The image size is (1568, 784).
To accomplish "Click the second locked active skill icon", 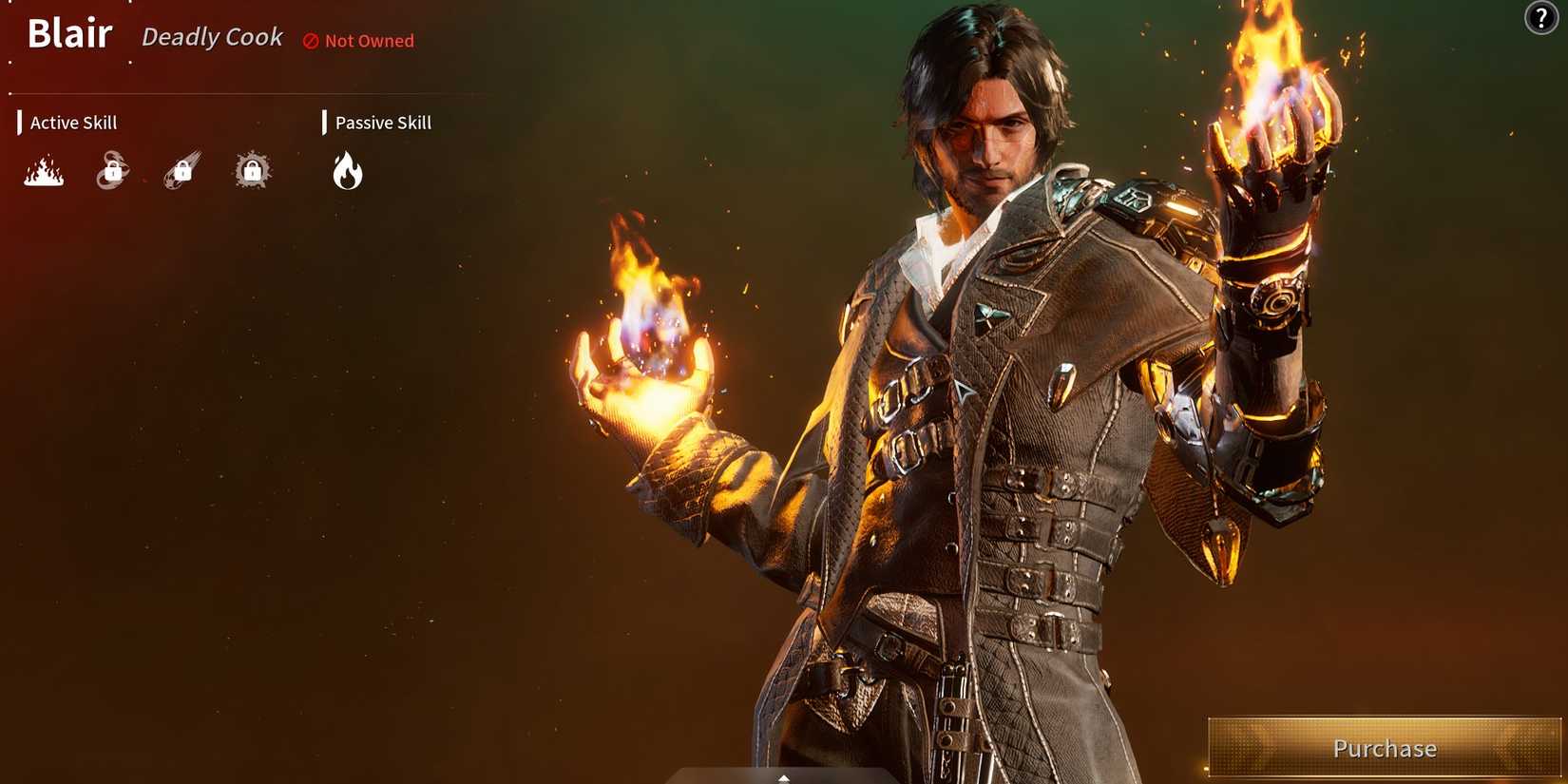I will [111, 169].
